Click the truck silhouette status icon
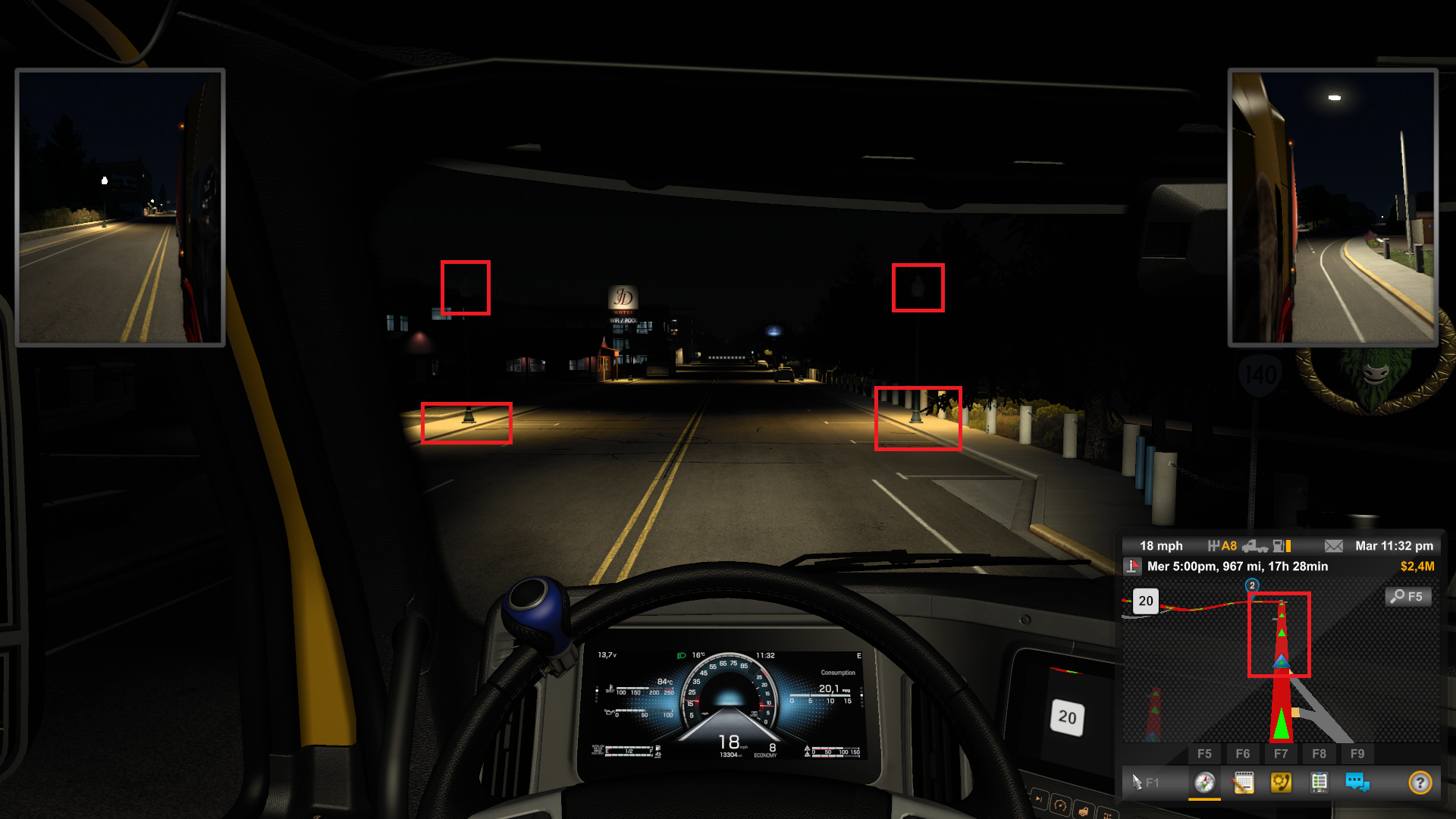The image size is (1456, 819). click(x=1255, y=547)
